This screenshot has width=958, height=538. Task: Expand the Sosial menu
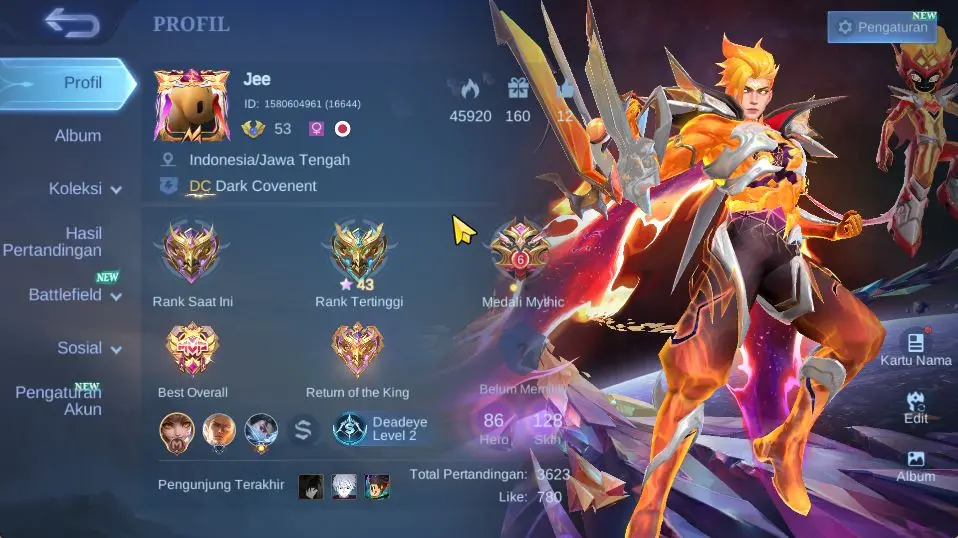88,348
